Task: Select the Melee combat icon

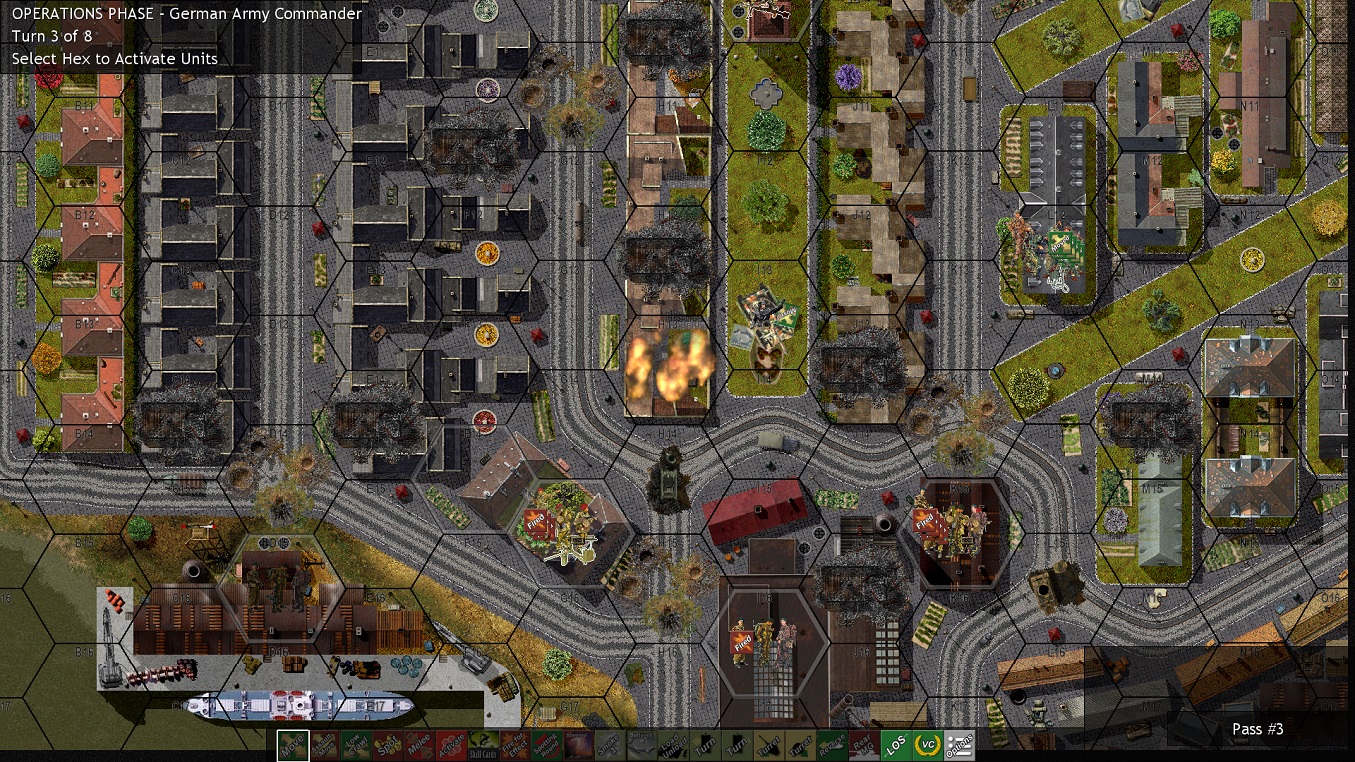Action: pos(418,745)
